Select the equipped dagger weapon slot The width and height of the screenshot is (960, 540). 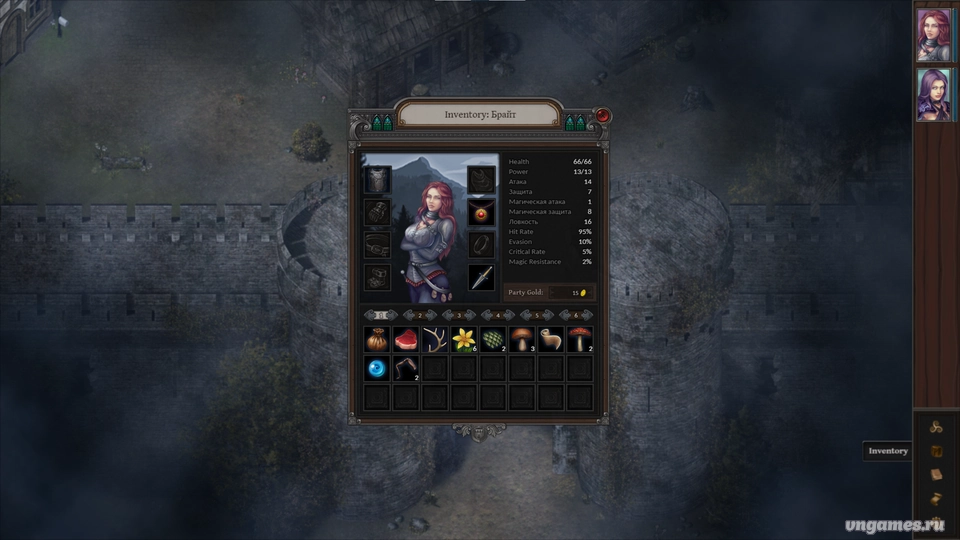[482, 277]
